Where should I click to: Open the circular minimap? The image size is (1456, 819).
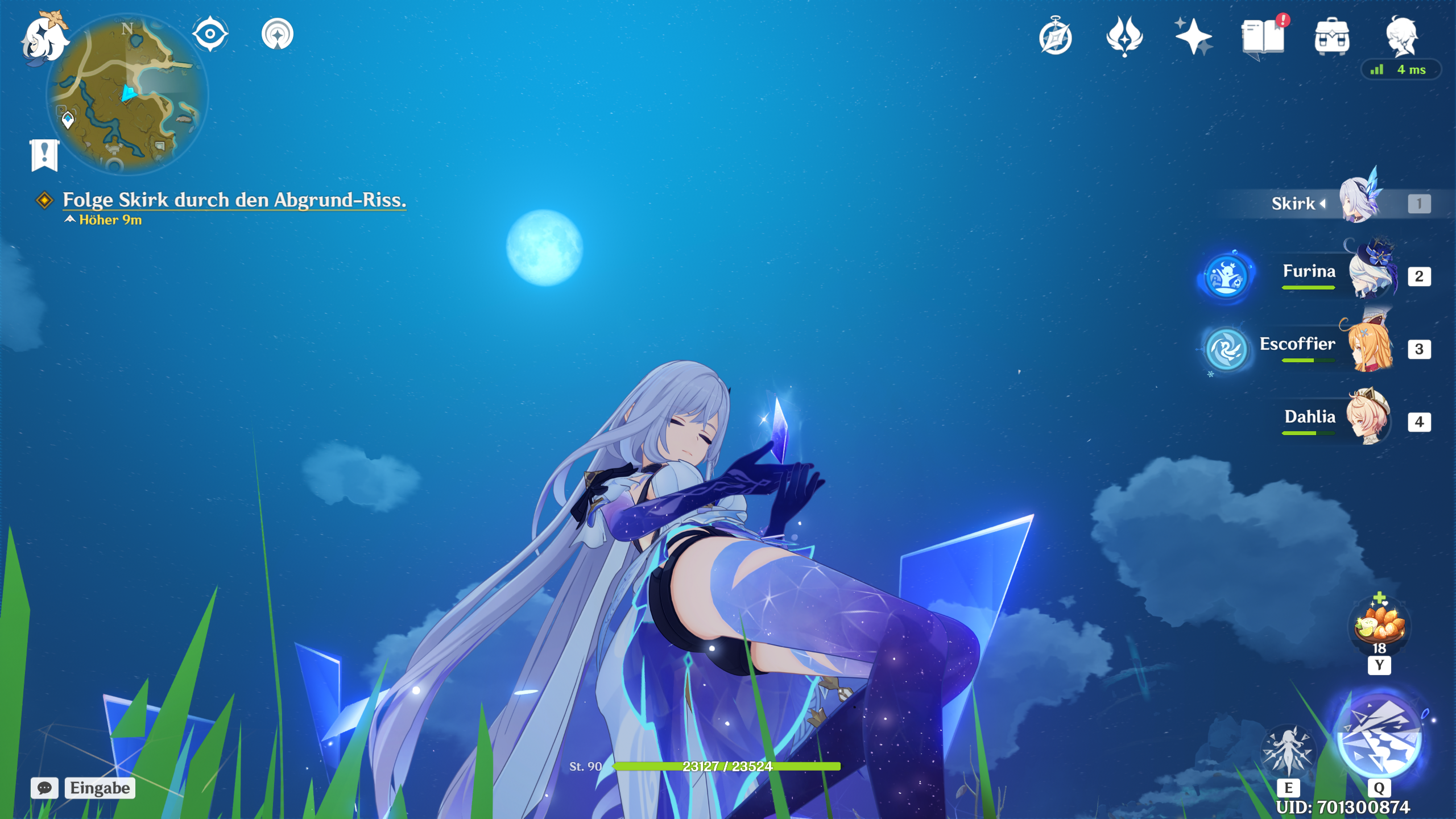pyautogui.click(x=127, y=94)
